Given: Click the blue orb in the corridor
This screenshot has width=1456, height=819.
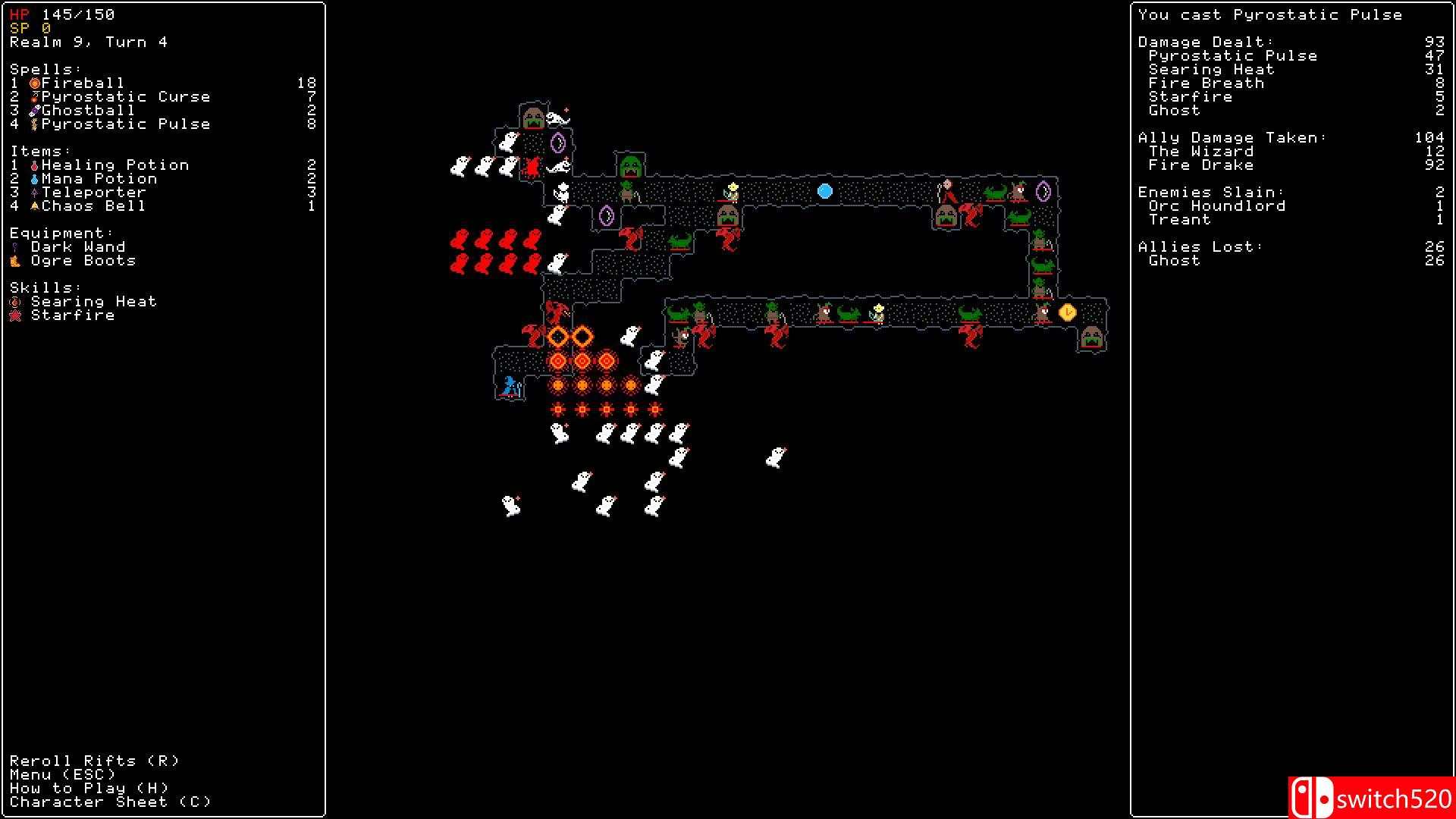Looking at the screenshot, I should point(824,192).
